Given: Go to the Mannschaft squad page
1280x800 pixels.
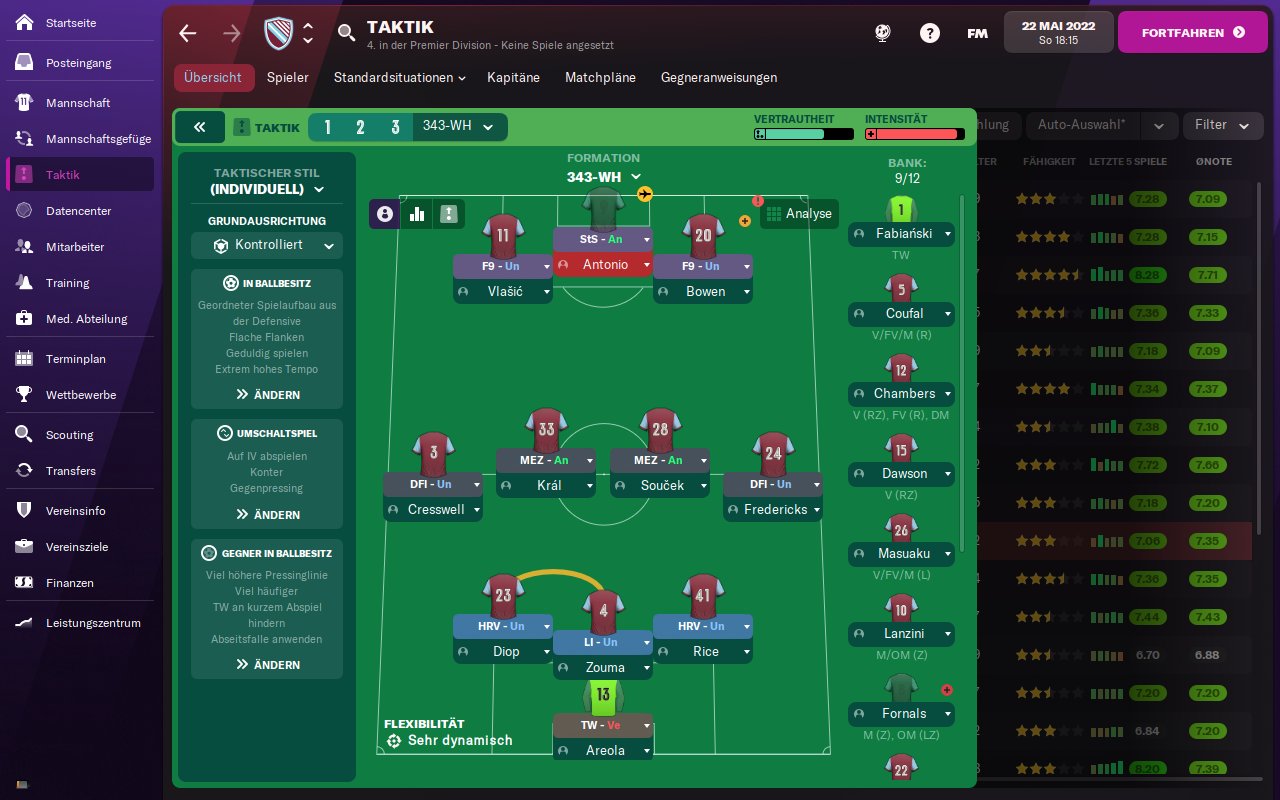Looking at the screenshot, I should pyautogui.click(x=78, y=103).
